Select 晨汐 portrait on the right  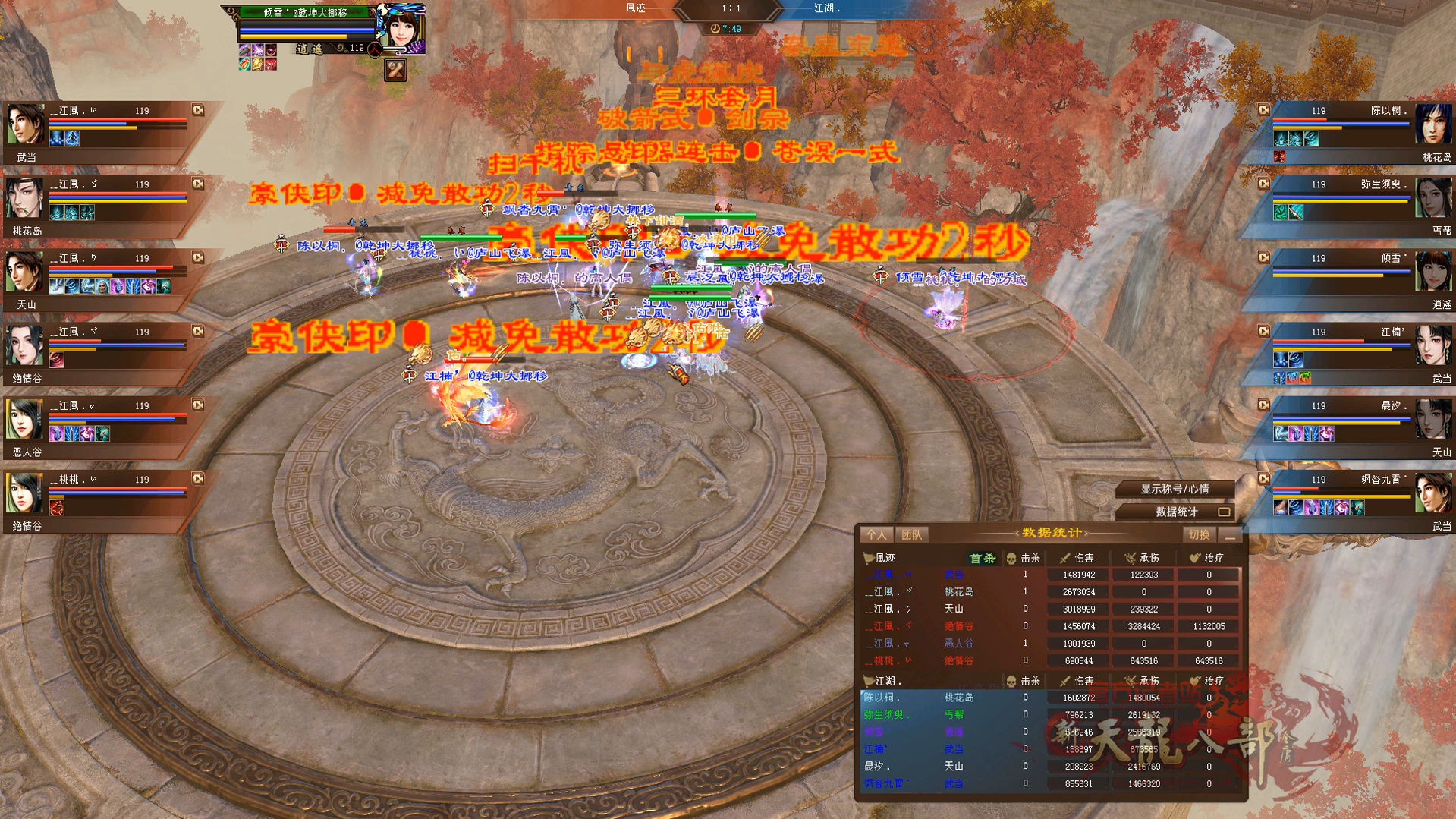click(1432, 419)
